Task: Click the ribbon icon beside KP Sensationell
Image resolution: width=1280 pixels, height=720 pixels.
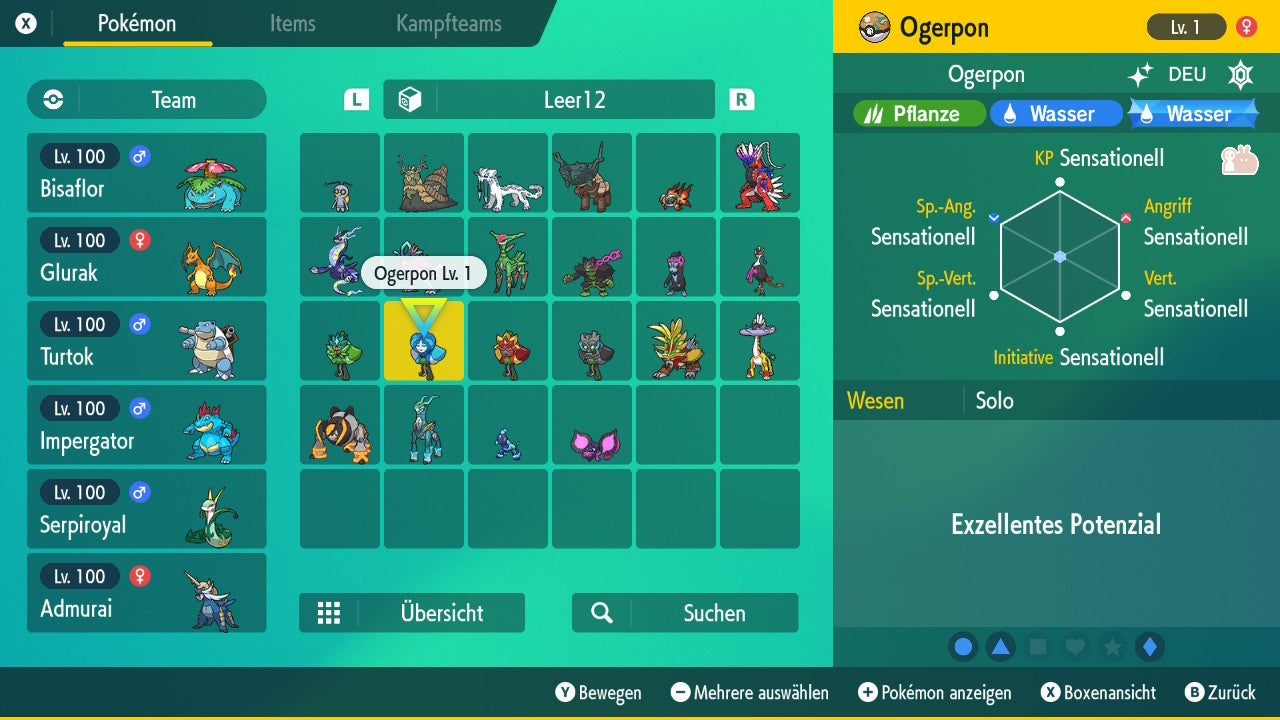Action: 1238,158
